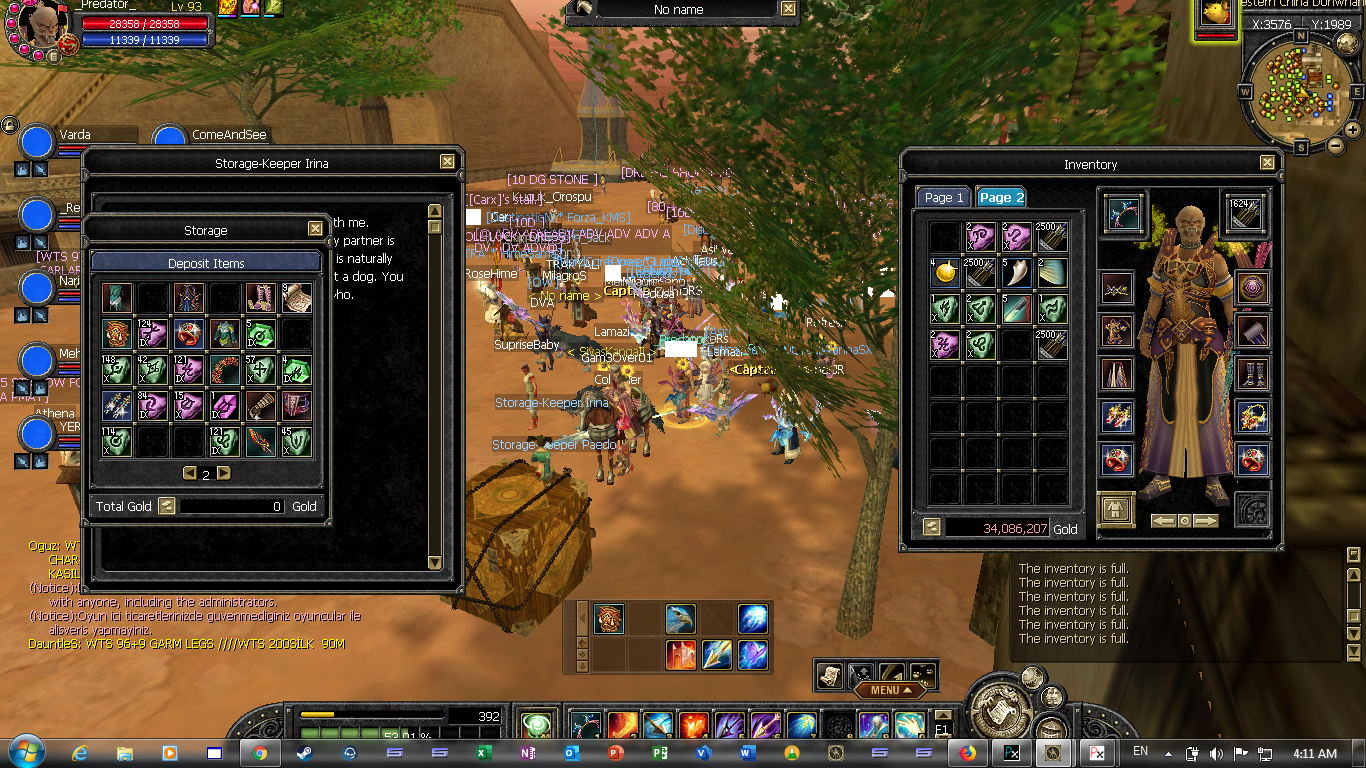Close the No name target window
The width and height of the screenshot is (1366, 768).
[x=788, y=9]
